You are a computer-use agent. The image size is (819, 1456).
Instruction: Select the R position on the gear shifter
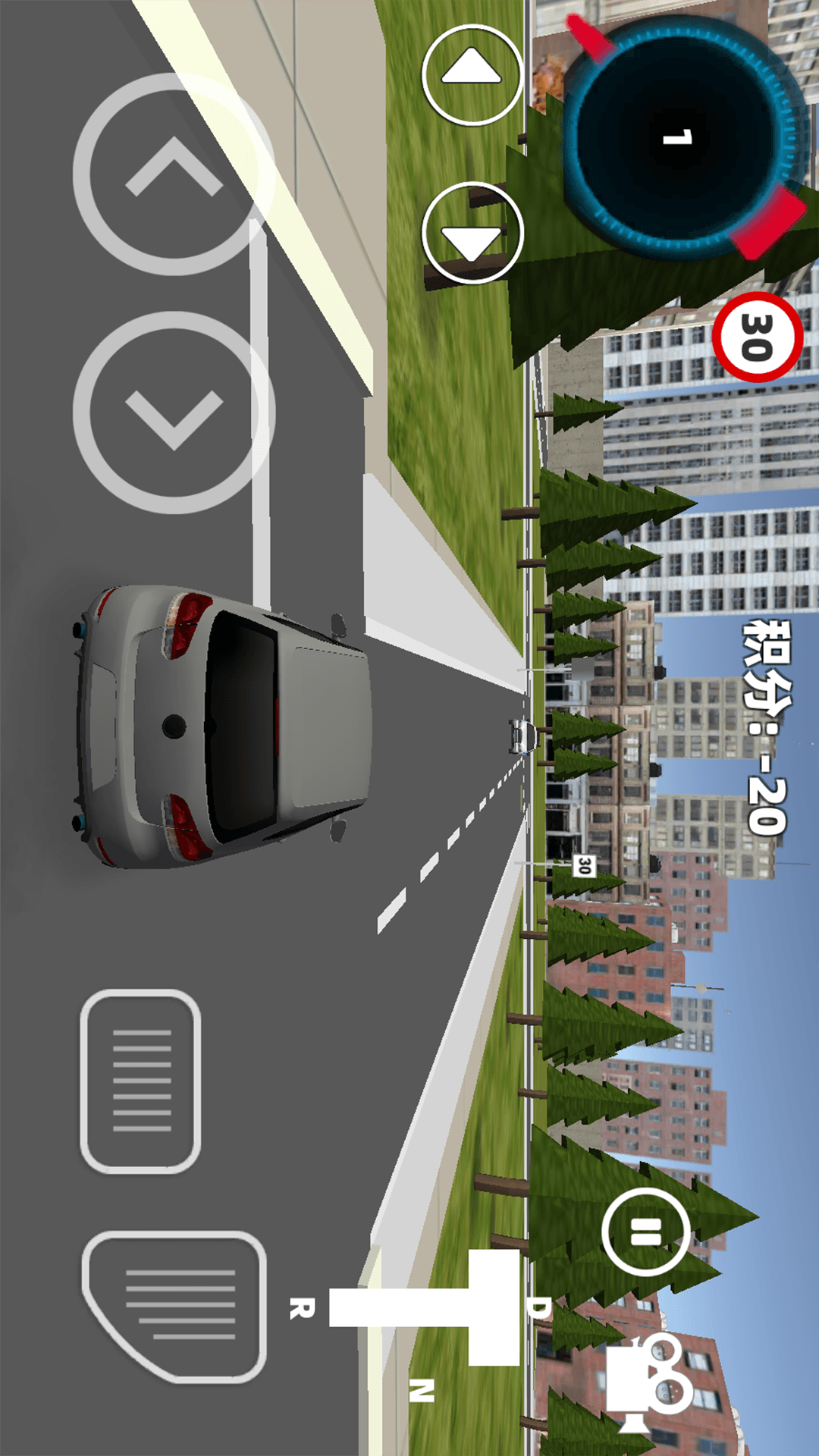tap(302, 1307)
